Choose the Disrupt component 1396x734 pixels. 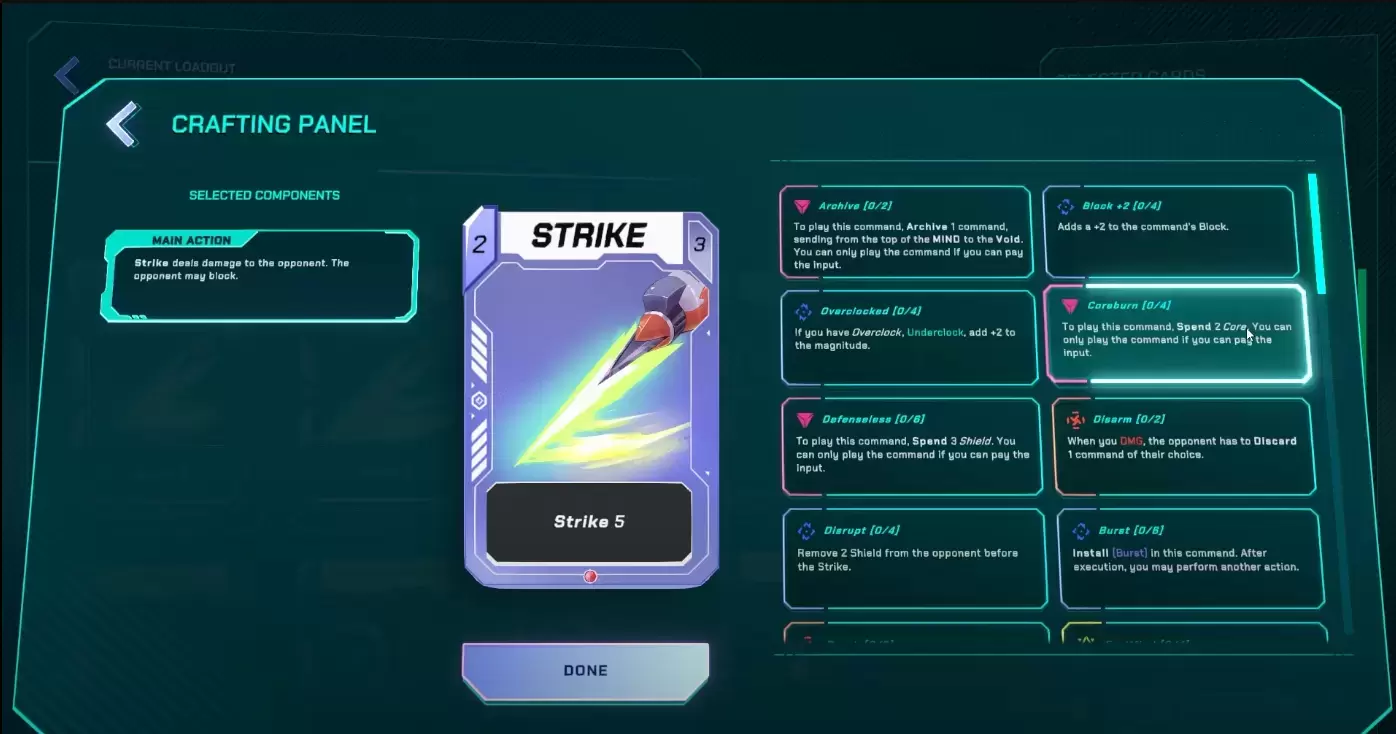coord(914,558)
